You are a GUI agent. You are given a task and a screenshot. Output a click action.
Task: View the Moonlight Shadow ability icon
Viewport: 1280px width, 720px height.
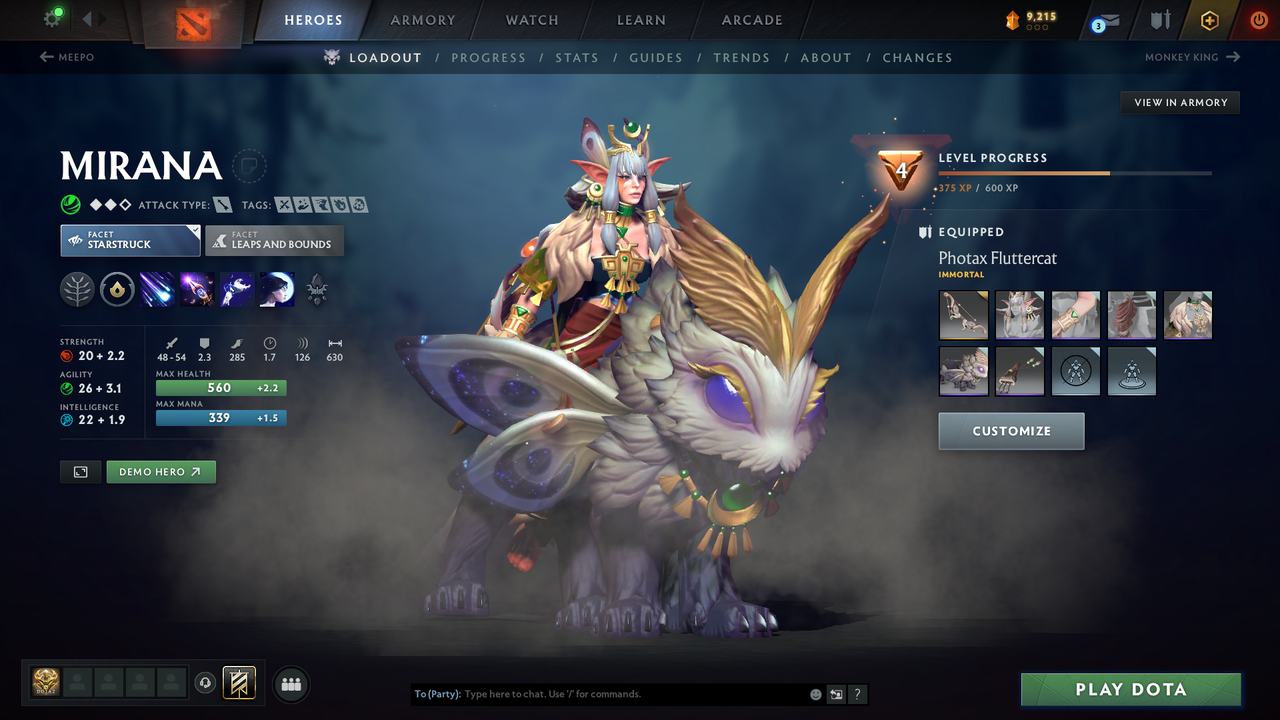pos(276,289)
